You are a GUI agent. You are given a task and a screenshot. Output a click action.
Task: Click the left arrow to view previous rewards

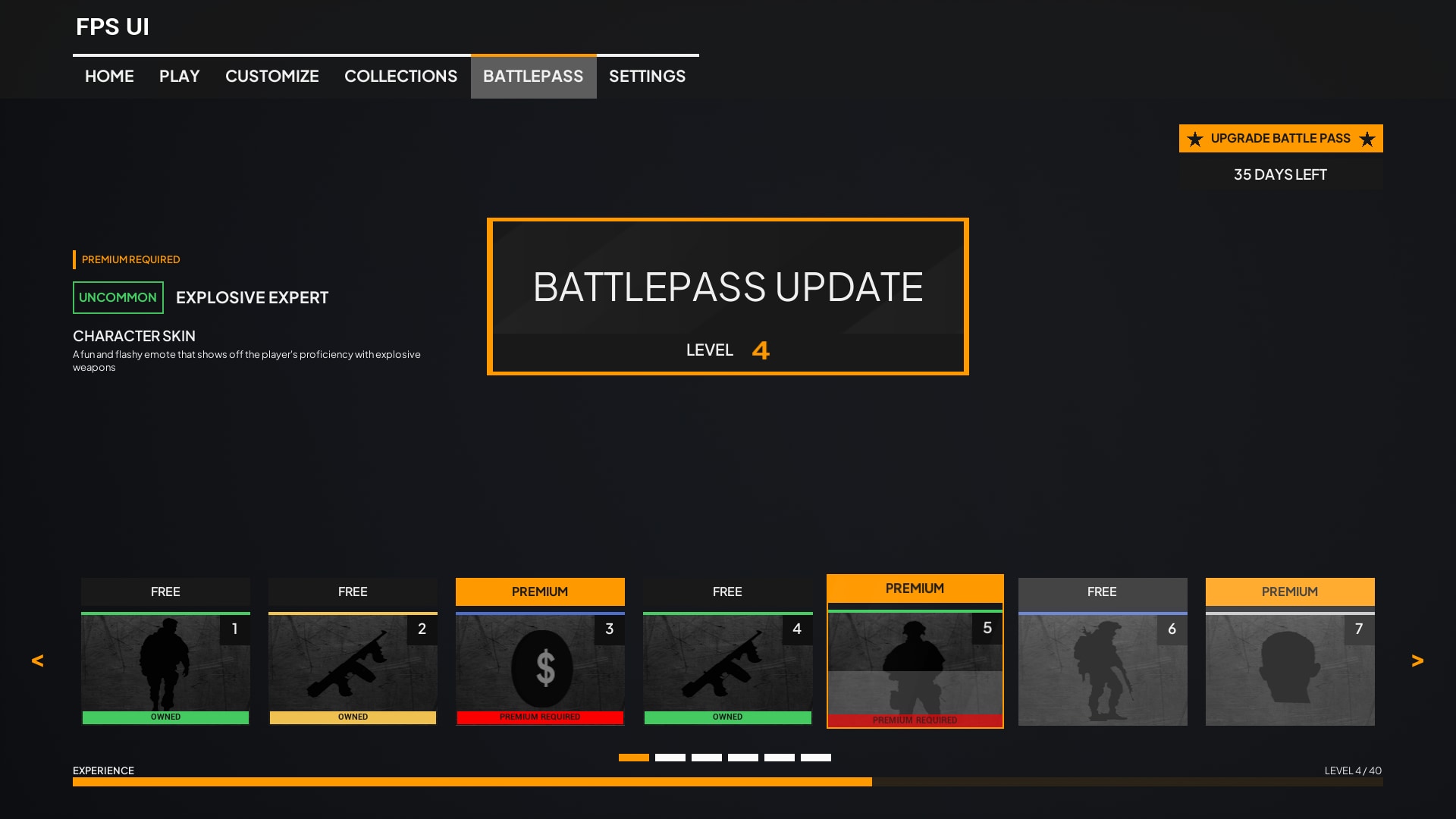(x=36, y=660)
